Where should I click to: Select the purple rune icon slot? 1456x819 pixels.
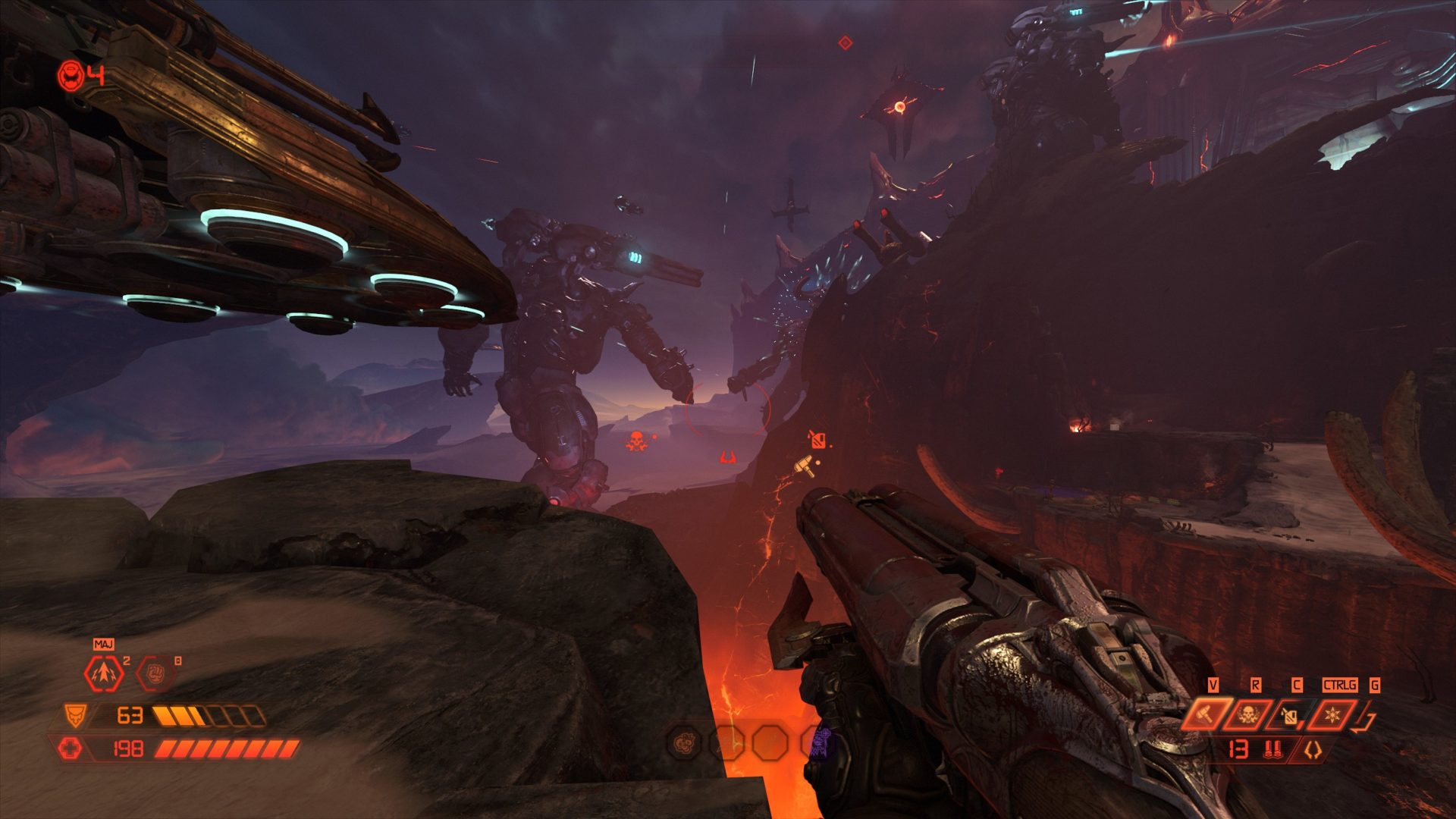pos(819,743)
